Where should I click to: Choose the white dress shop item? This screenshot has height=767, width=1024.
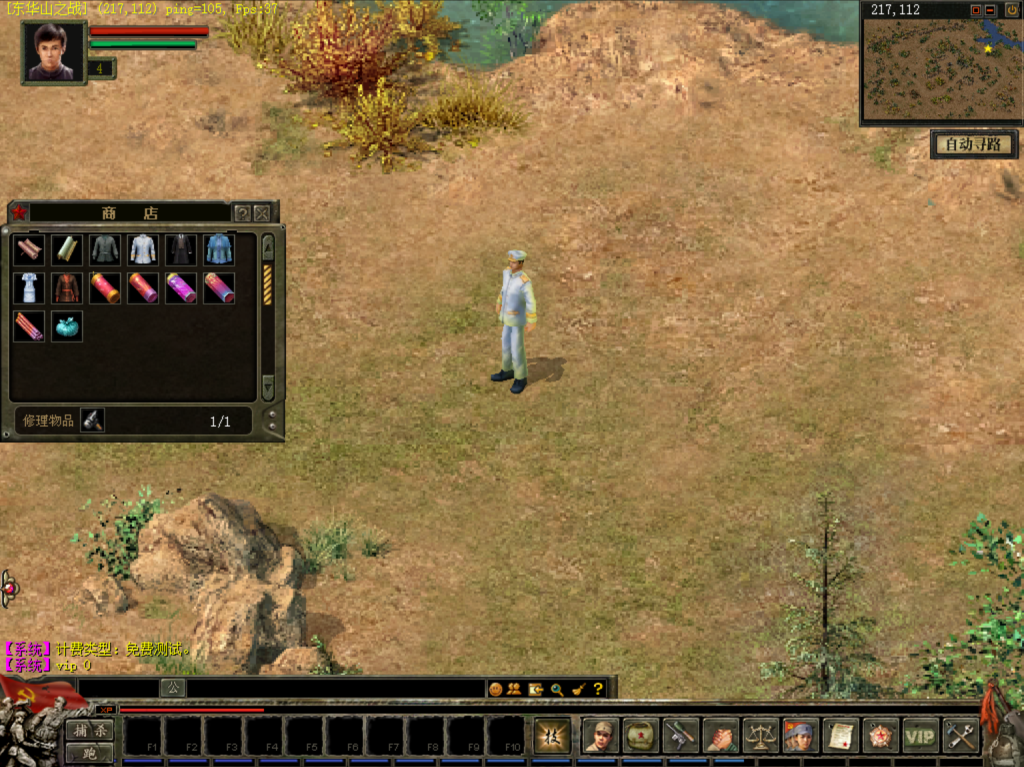(29, 288)
